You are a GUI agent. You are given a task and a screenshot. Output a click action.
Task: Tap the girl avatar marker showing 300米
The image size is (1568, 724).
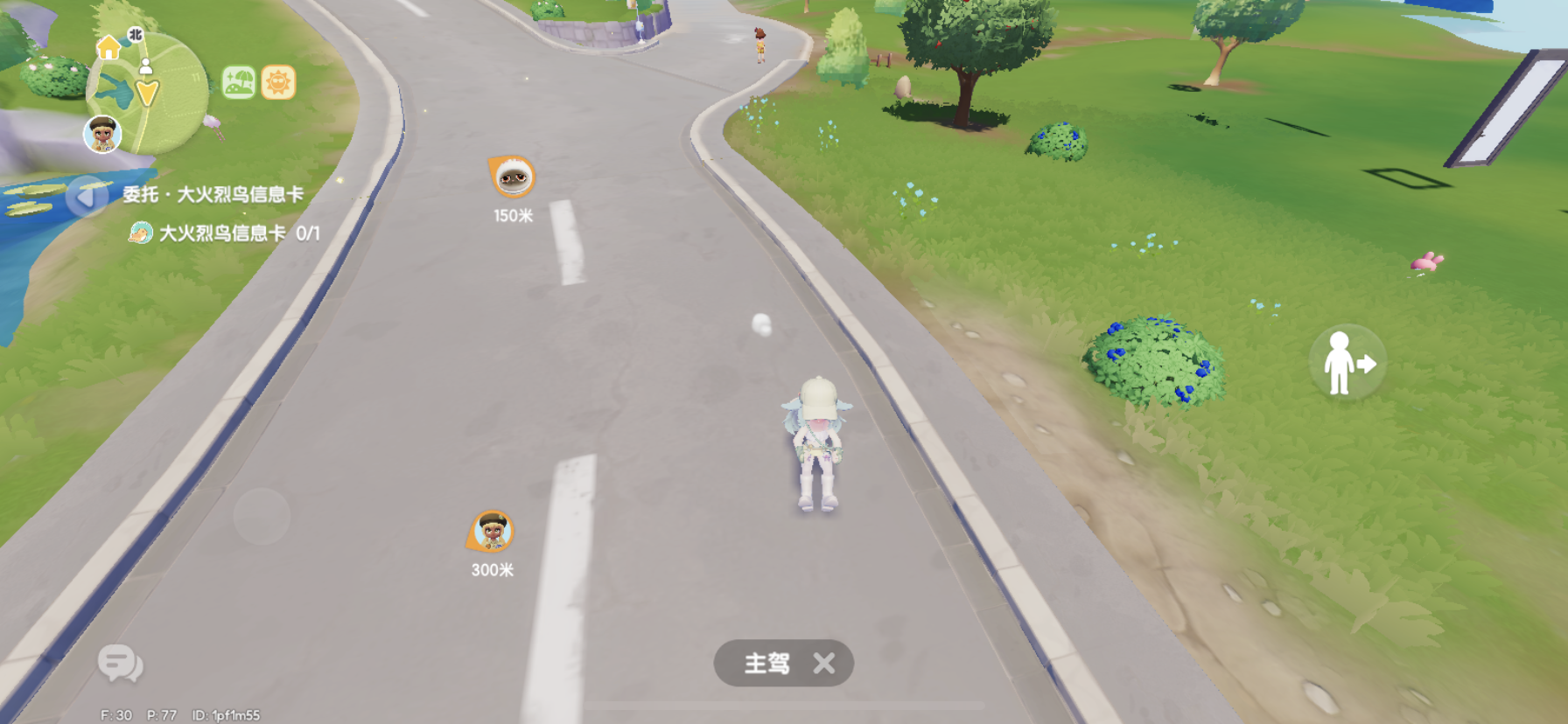tap(491, 530)
